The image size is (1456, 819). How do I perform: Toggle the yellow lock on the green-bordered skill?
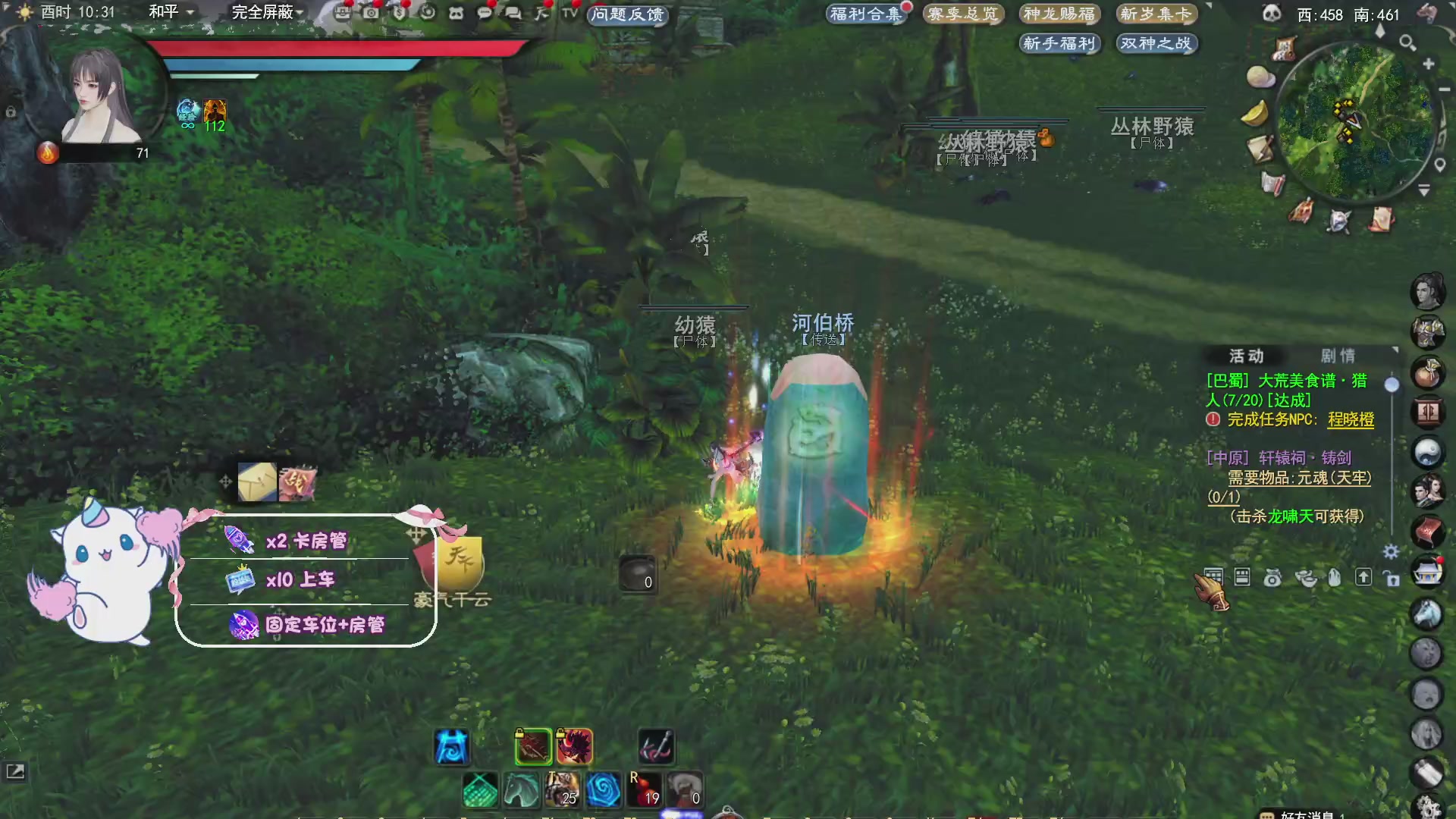point(520,733)
